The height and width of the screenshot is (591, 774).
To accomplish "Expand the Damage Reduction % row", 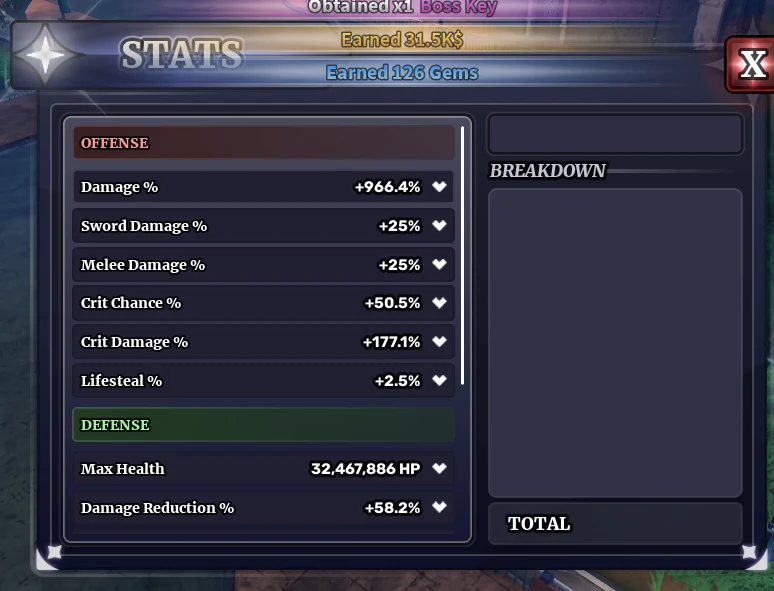I will pyautogui.click(x=439, y=508).
